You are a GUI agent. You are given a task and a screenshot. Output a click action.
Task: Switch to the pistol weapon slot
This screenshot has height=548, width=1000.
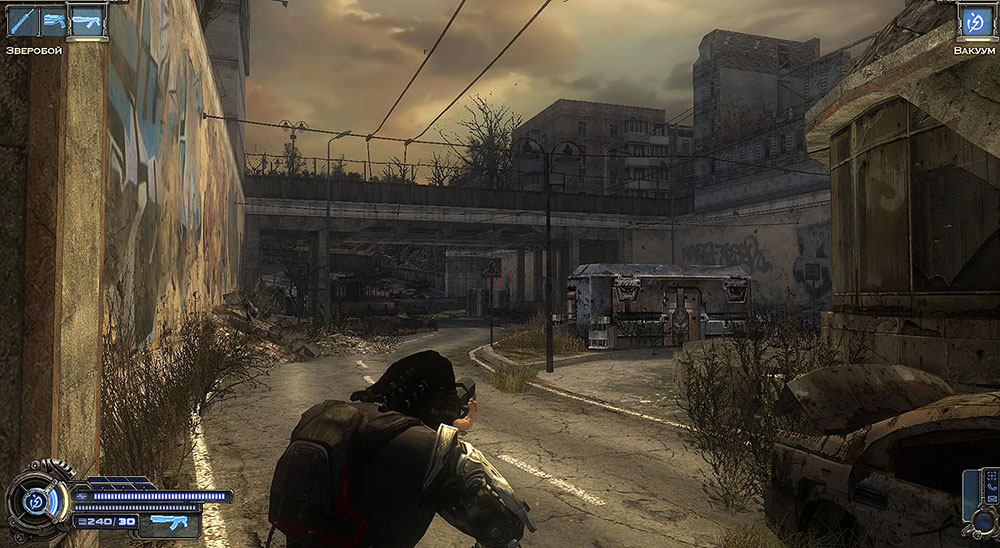point(53,21)
